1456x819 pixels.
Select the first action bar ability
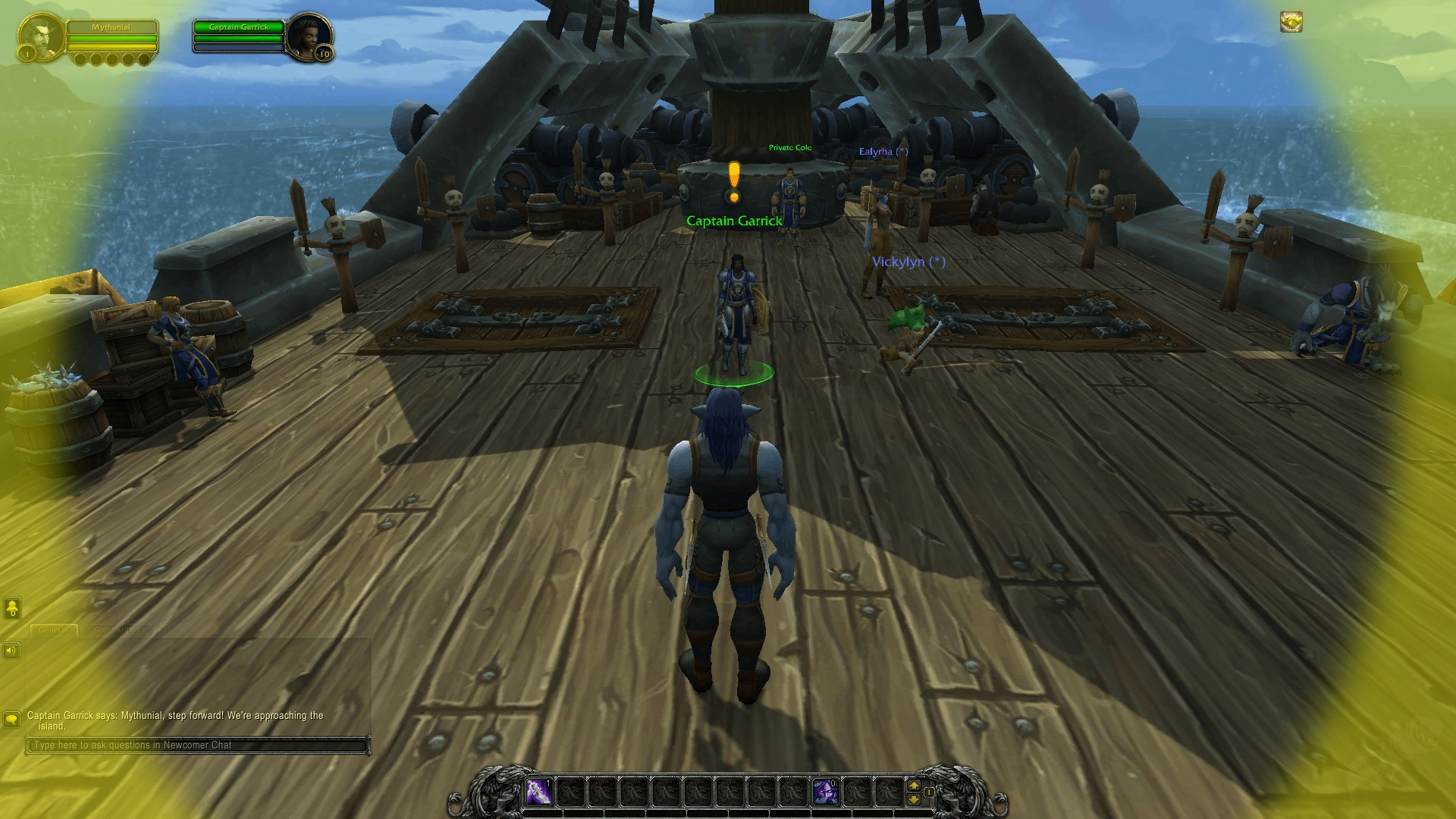[x=539, y=792]
